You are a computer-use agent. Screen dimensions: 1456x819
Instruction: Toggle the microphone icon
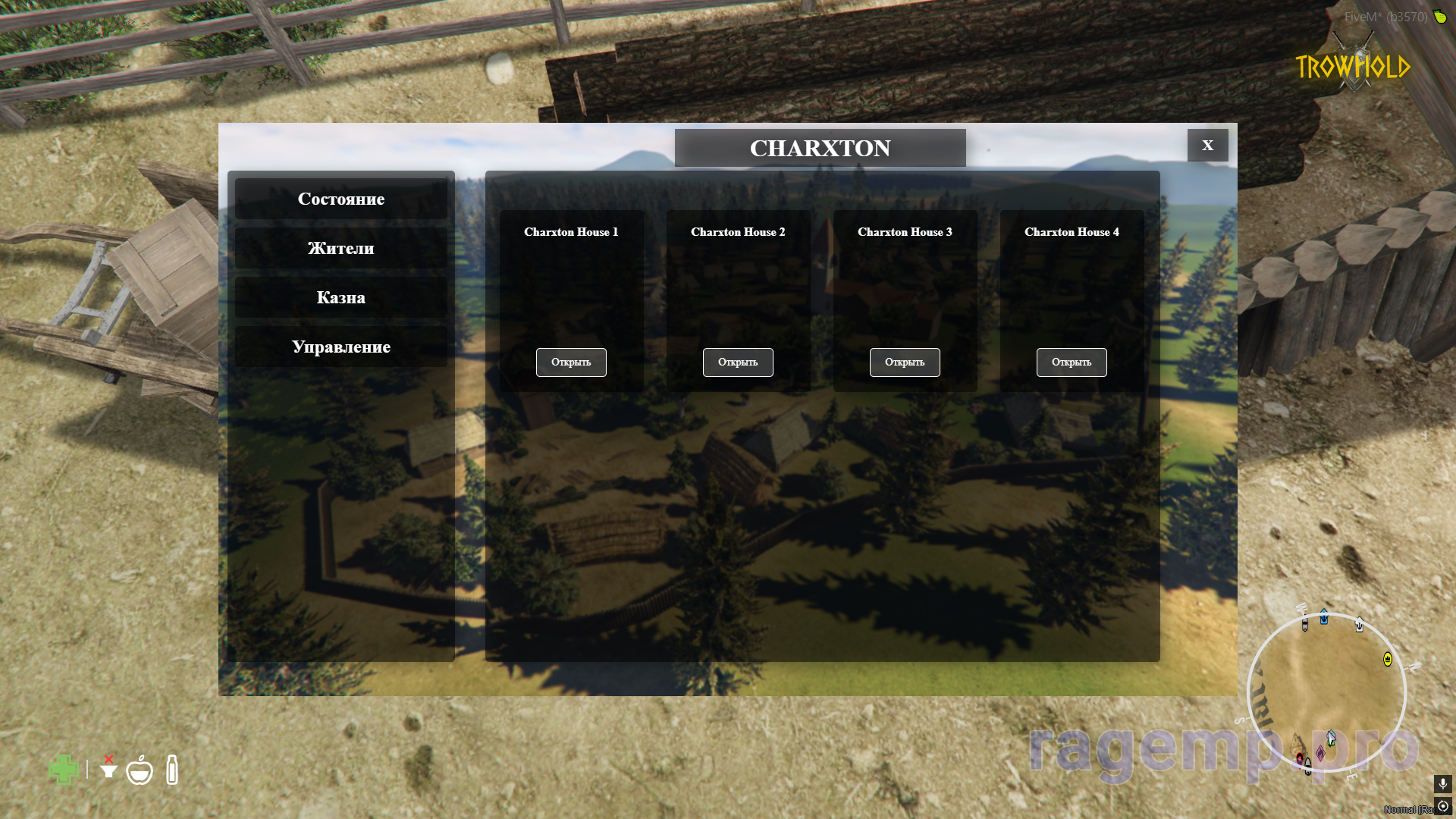pos(1442,783)
